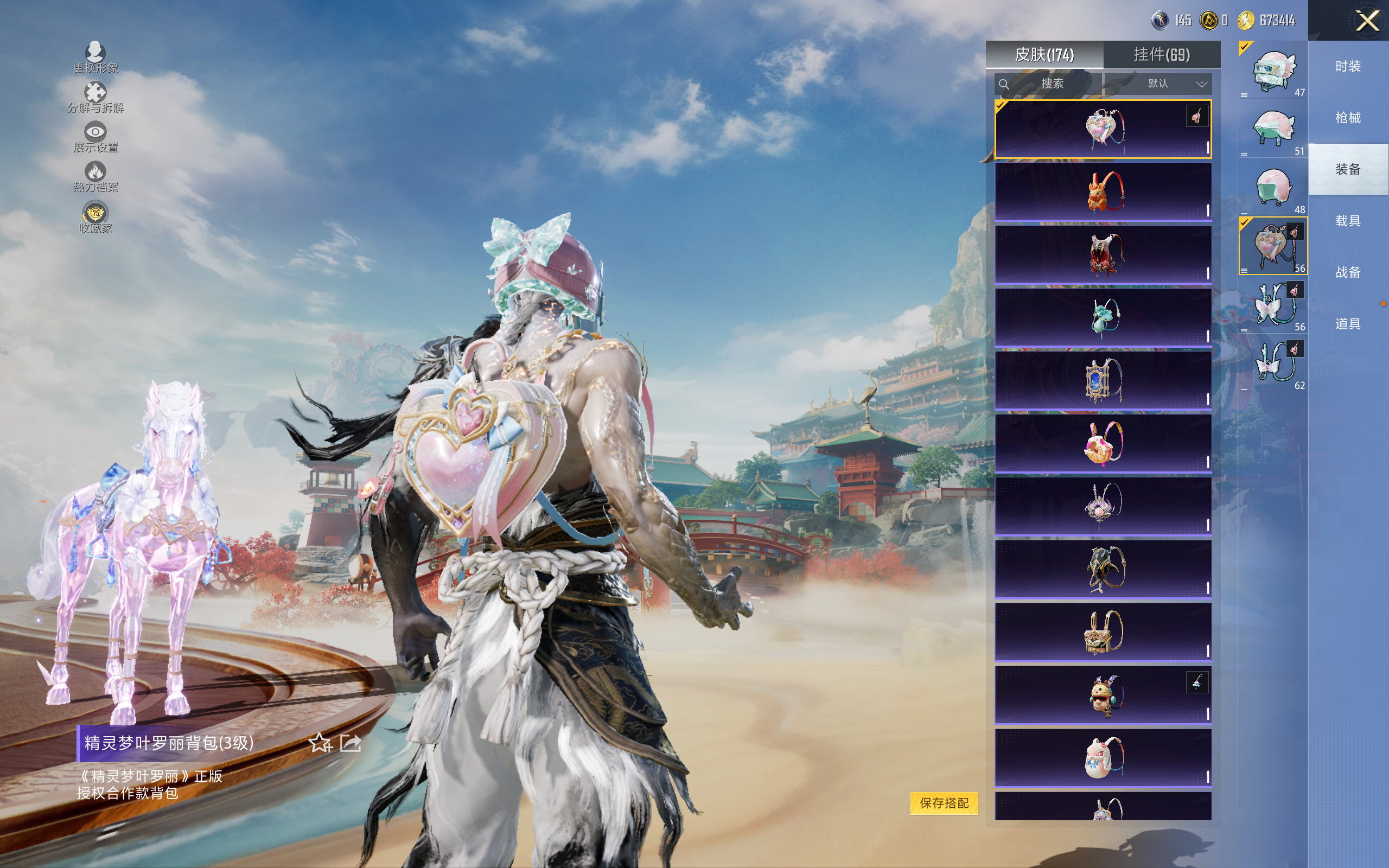Switch to the 挂件(69) tab
This screenshot has width=1389, height=868.
[x=1161, y=55]
